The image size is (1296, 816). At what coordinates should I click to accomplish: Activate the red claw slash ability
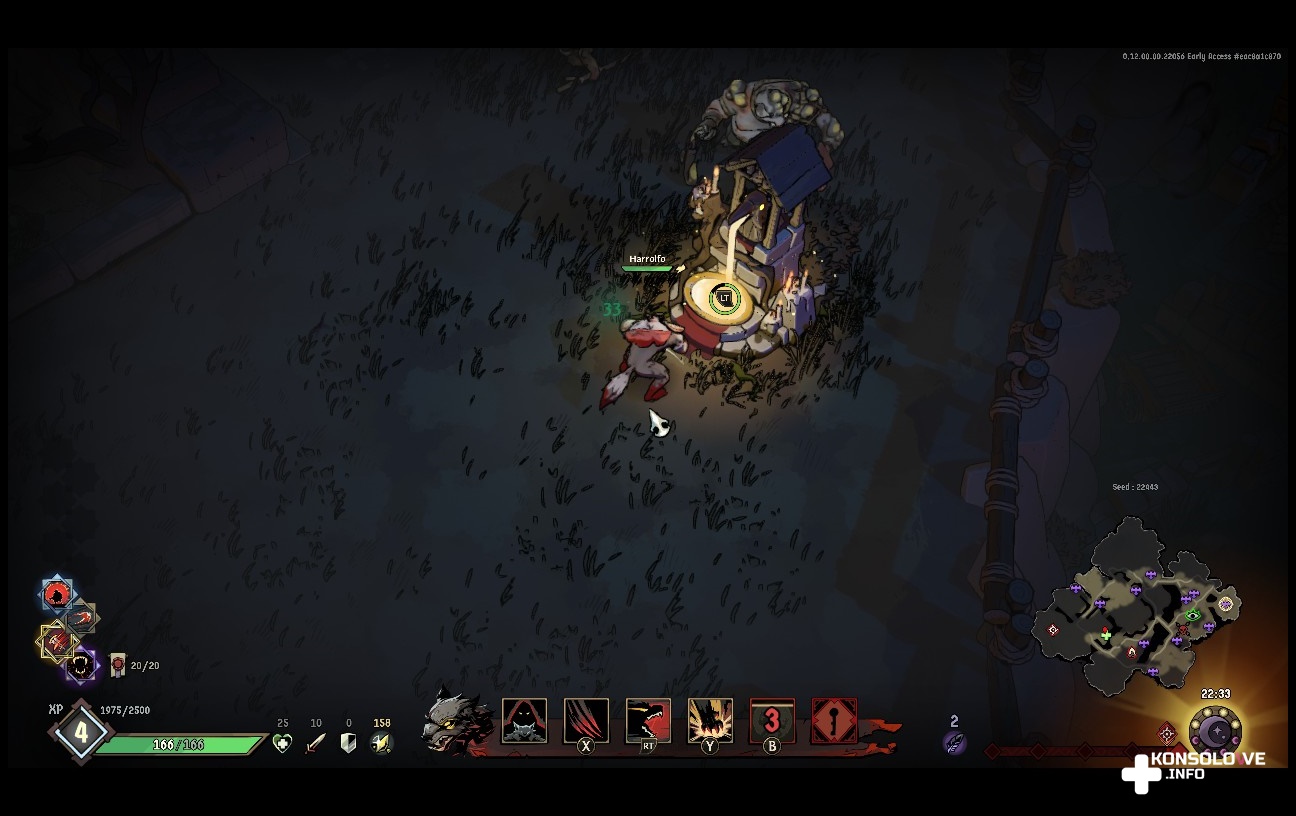point(586,720)
